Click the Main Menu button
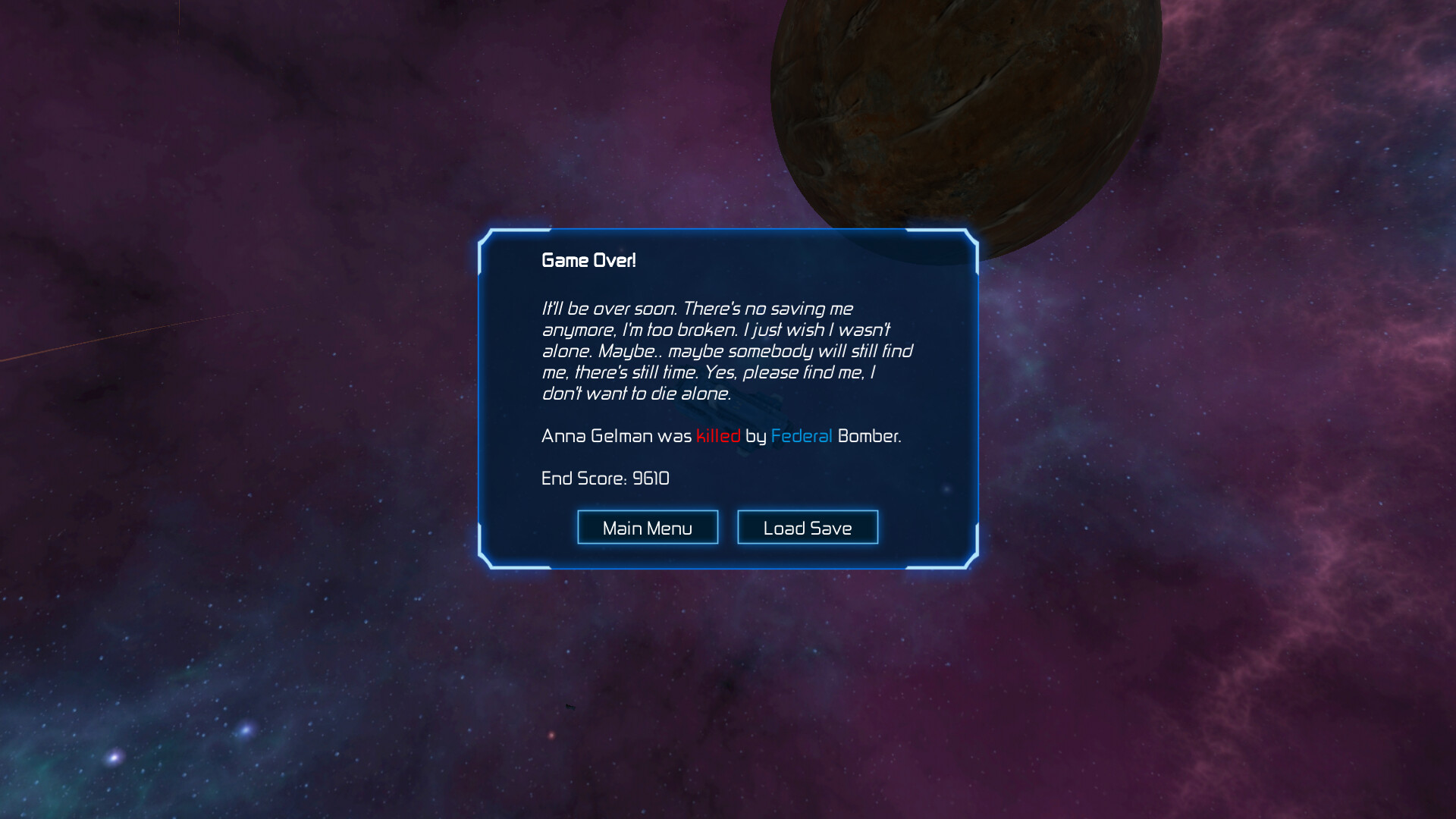The height and width of the screenshot is (819, 1456). 648,526
